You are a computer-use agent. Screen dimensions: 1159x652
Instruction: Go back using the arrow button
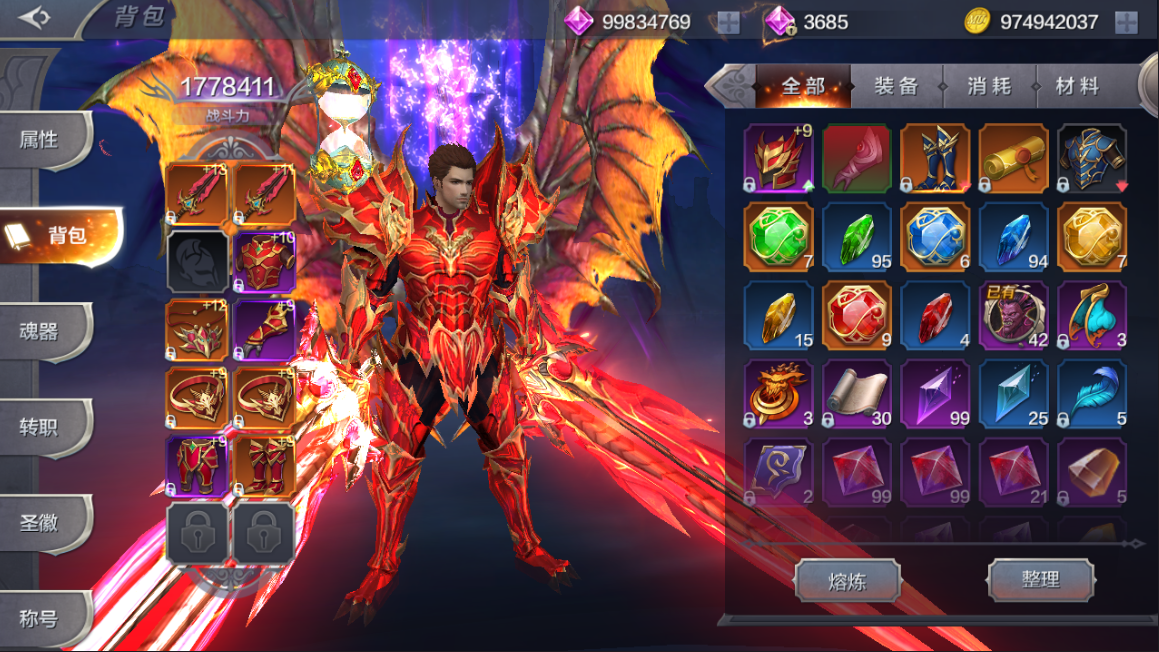pos(34,18)
